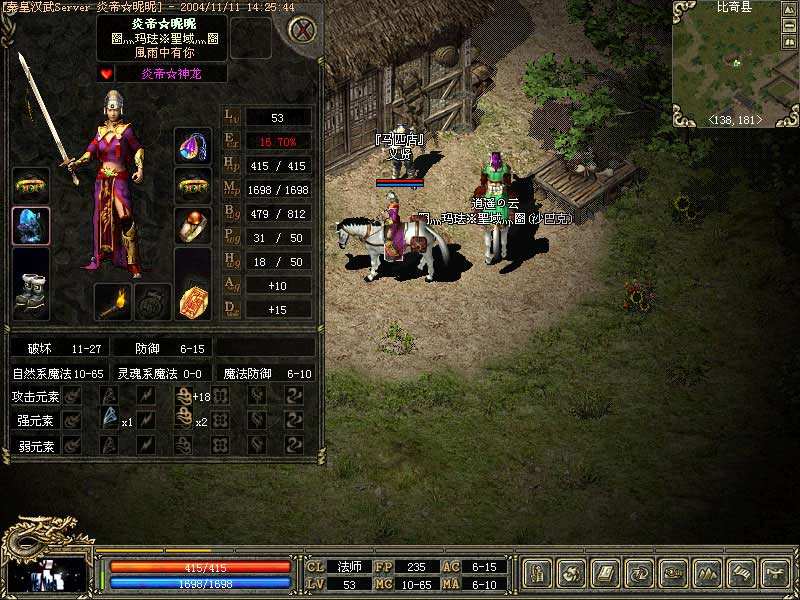Click the red heart icon
The width and height of the screenshot is (800, 600).
point(106,73)
